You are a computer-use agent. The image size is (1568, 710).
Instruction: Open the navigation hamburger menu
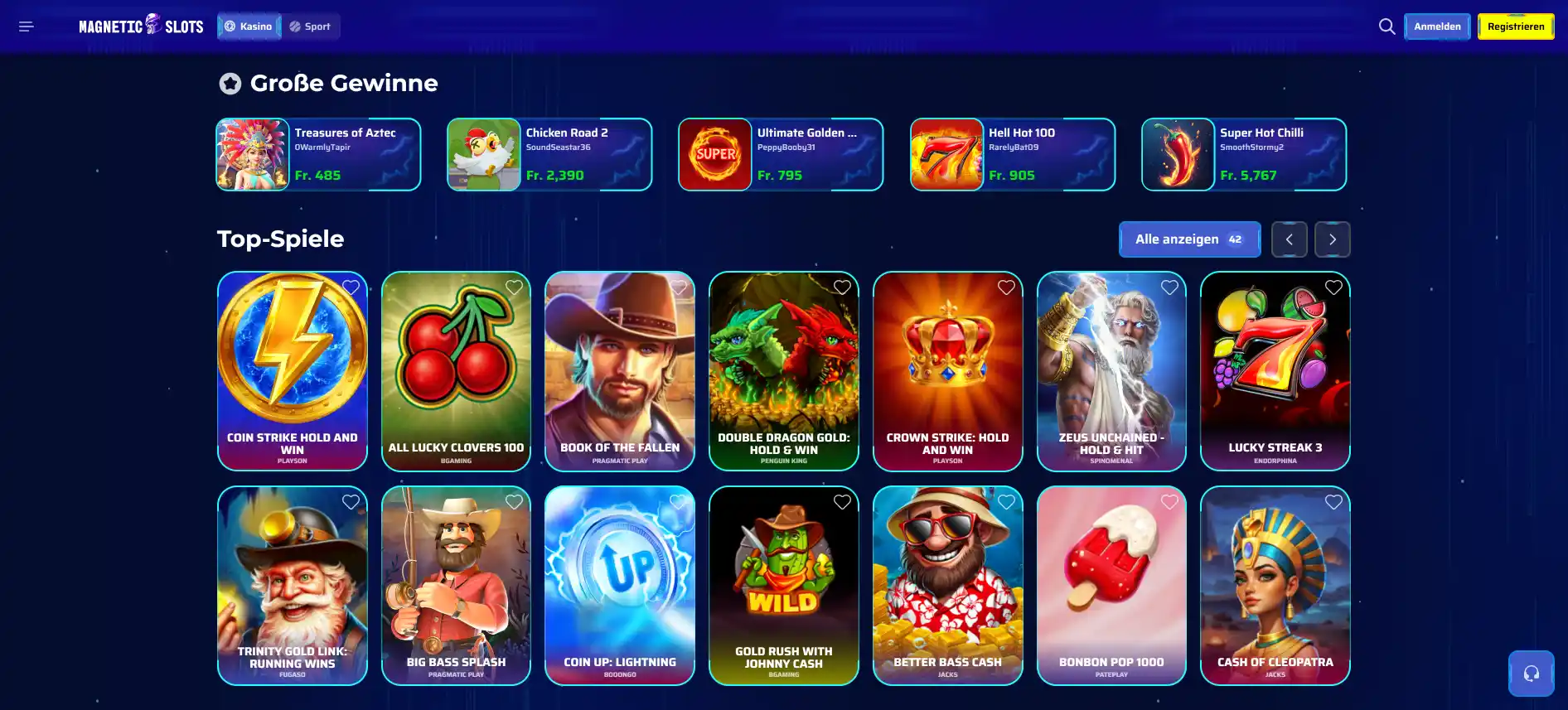click(26, 26)
